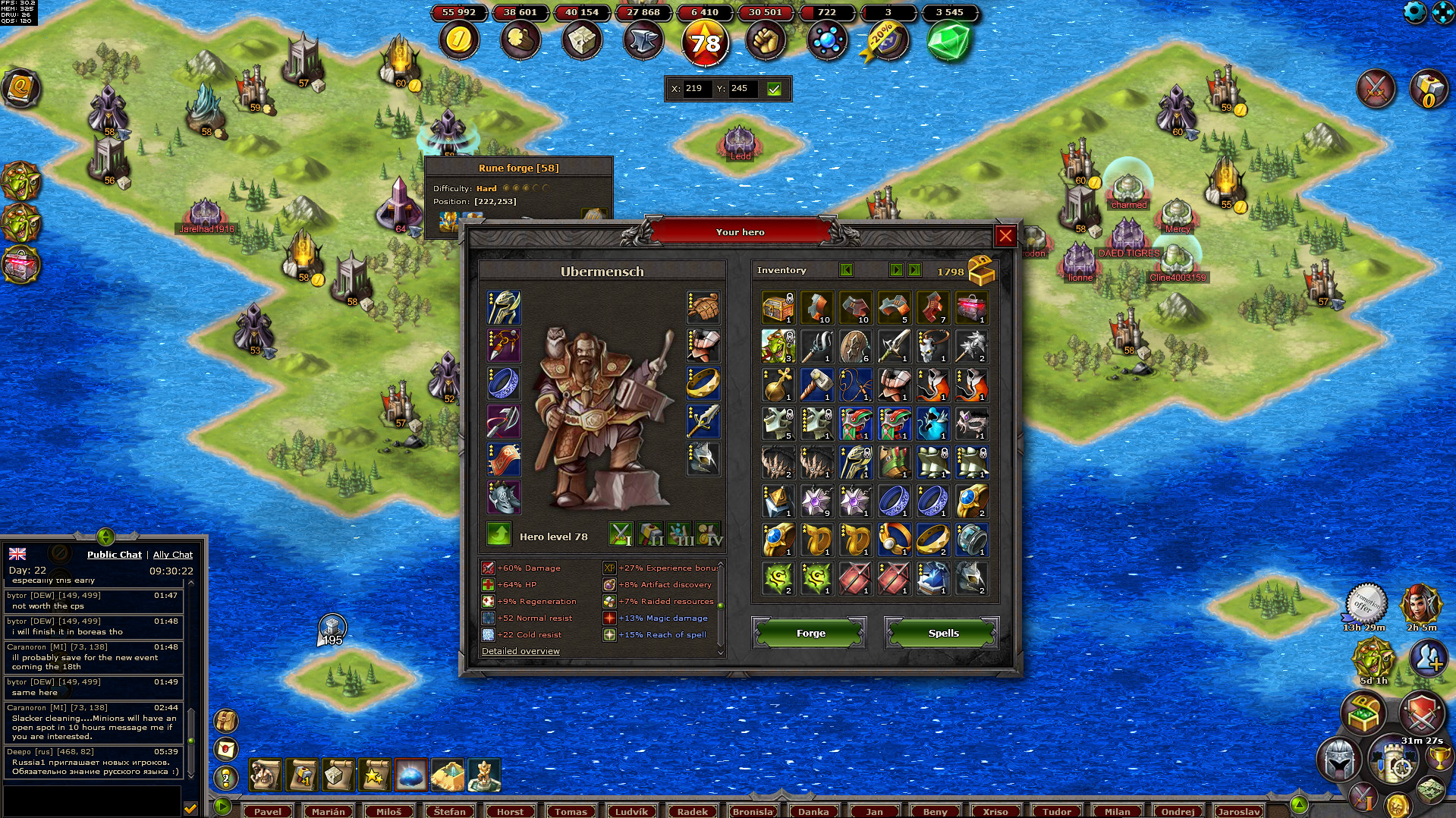
Task: Click the next inventory page arrow
Action: pos(896,270)
